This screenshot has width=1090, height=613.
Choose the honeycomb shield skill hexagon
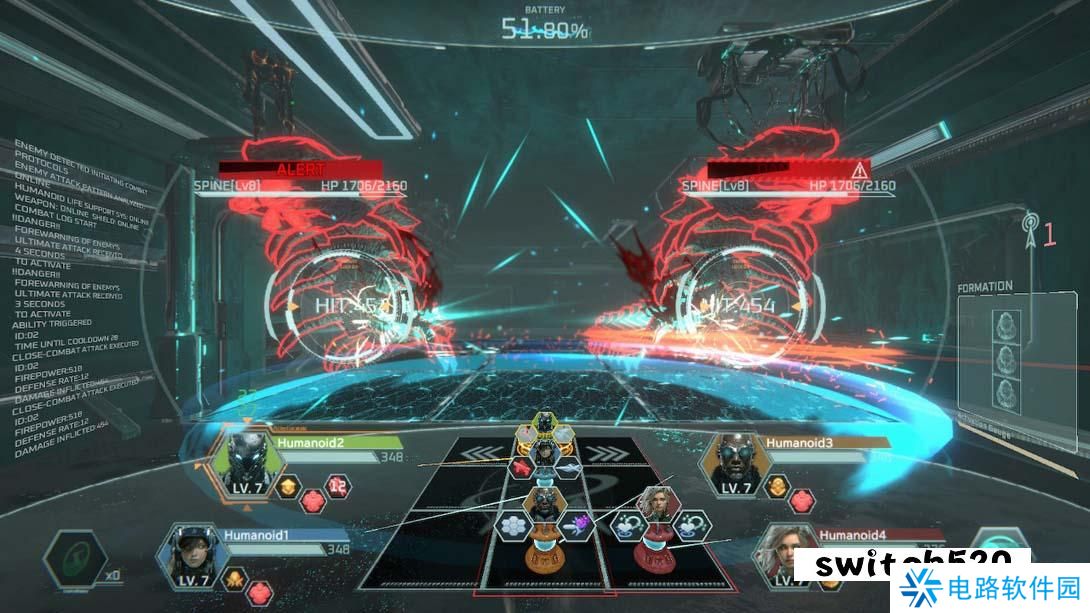[515, 524]
